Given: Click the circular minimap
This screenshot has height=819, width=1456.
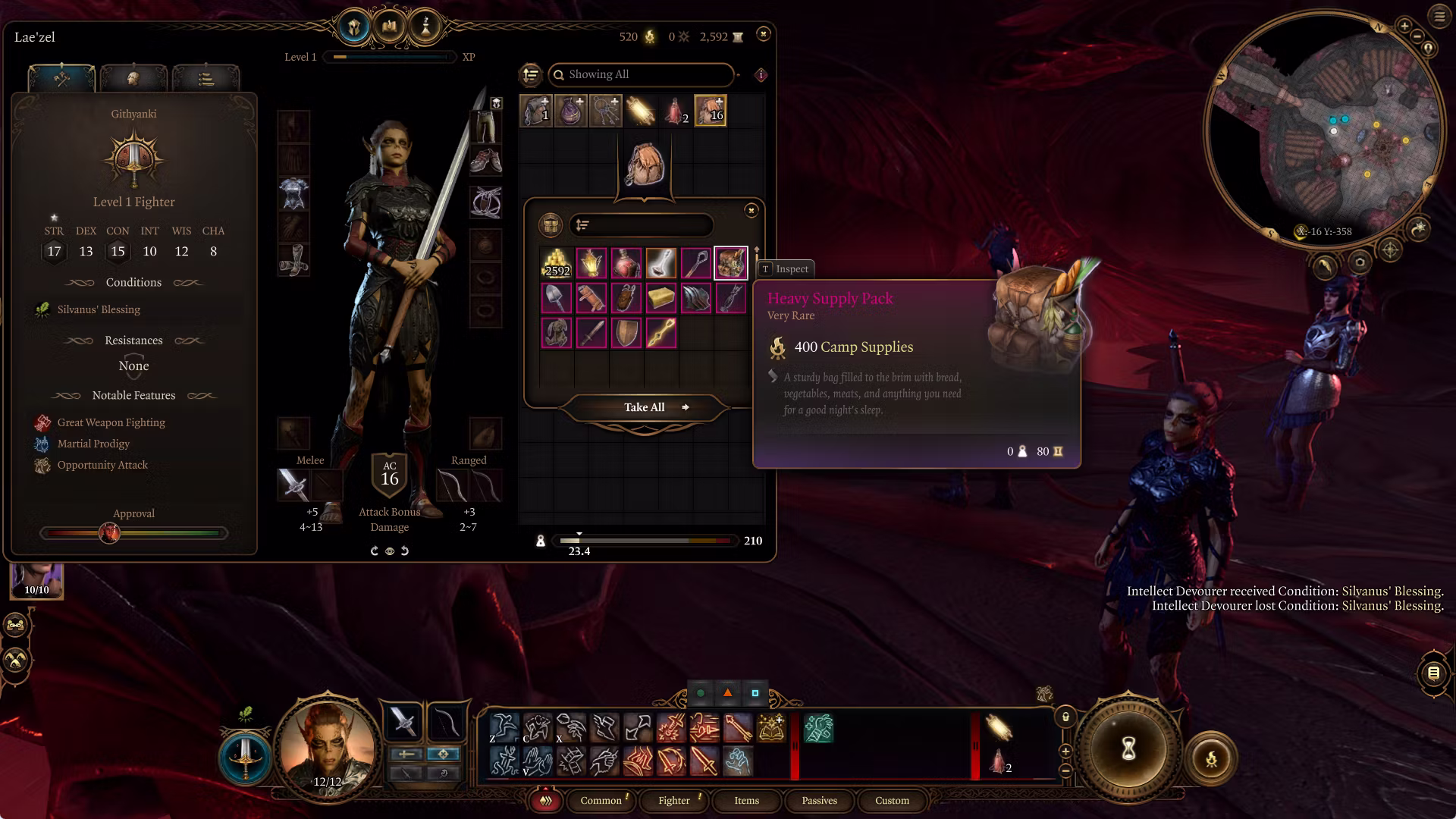Looking at the screenshot, I should tap(1325, 125).
